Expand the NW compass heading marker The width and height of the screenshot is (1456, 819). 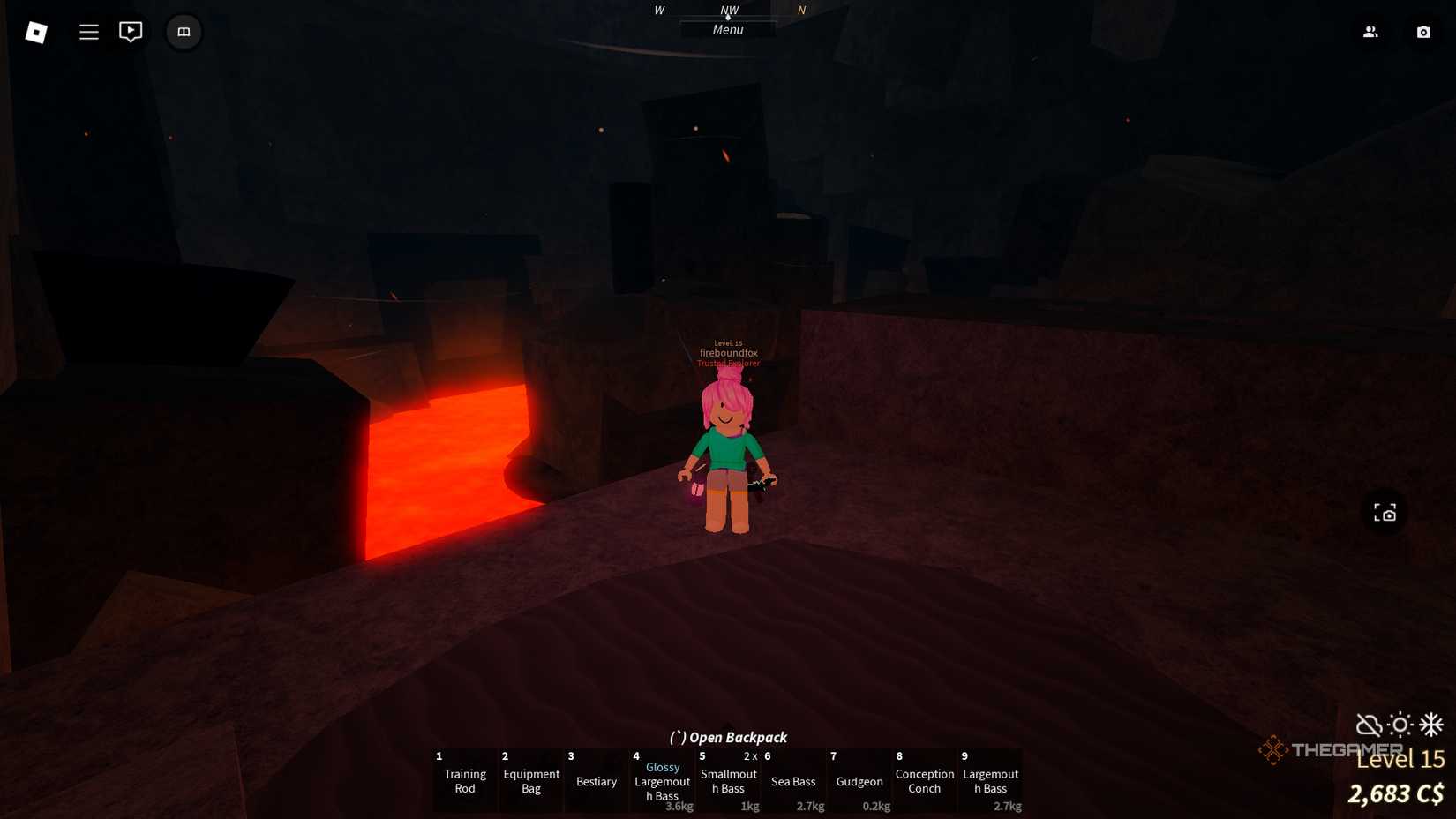tap(729, 11)
